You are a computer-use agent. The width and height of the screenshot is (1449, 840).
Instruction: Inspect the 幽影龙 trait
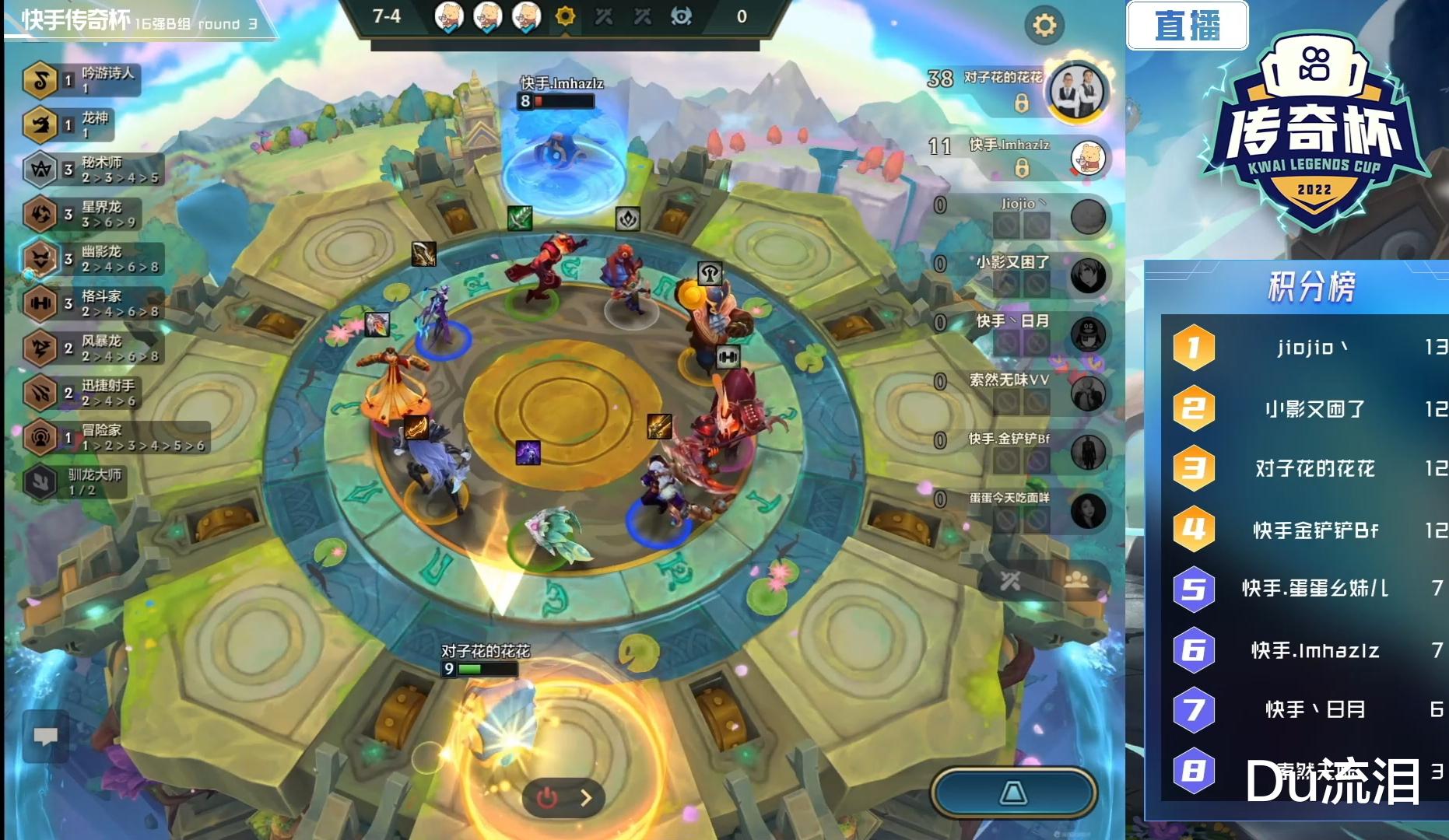92,258
